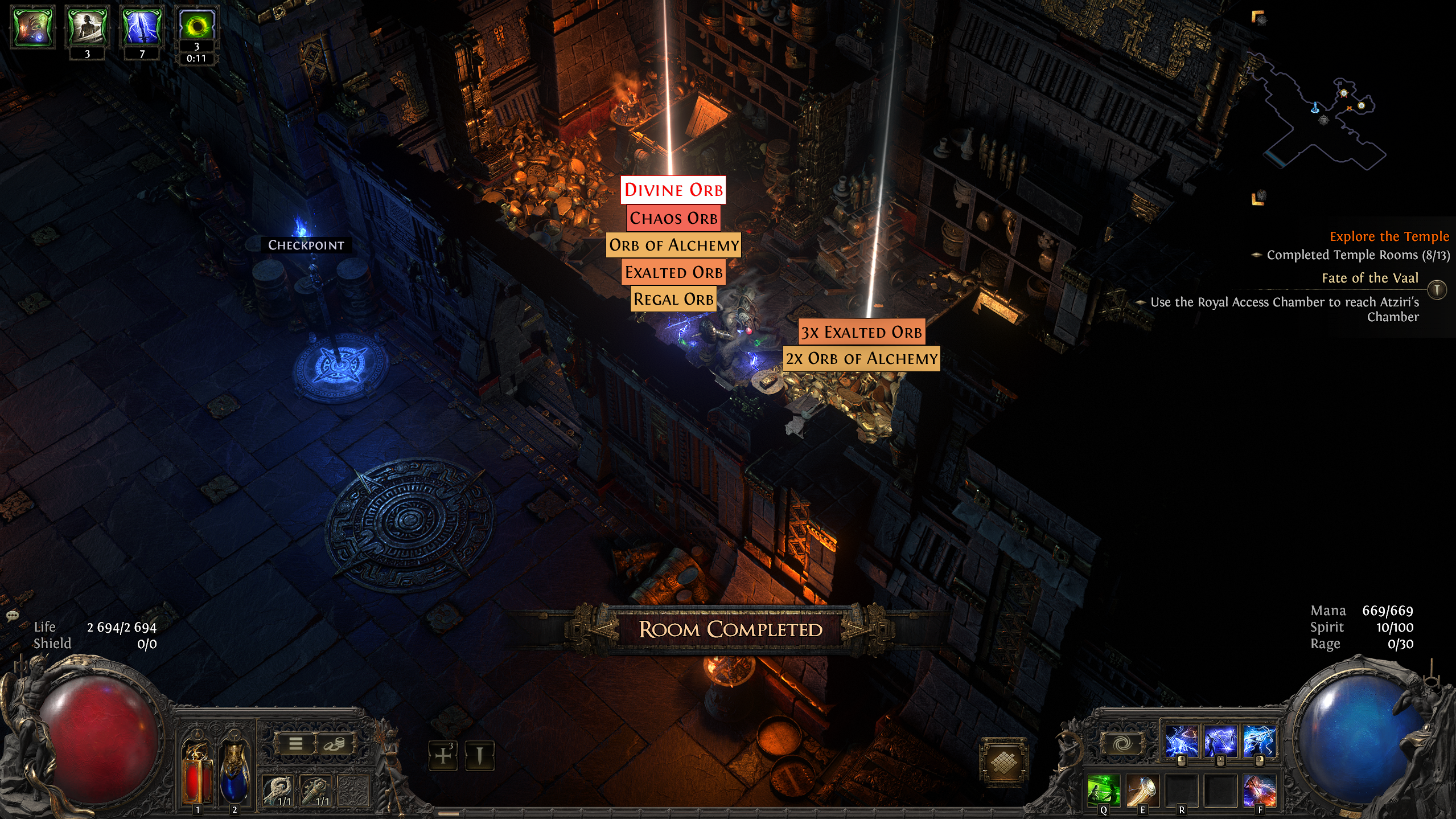This screenshot has height=819, width=1456.
Task: Click the cross icon with number 3
Action: tap(443, 756)
